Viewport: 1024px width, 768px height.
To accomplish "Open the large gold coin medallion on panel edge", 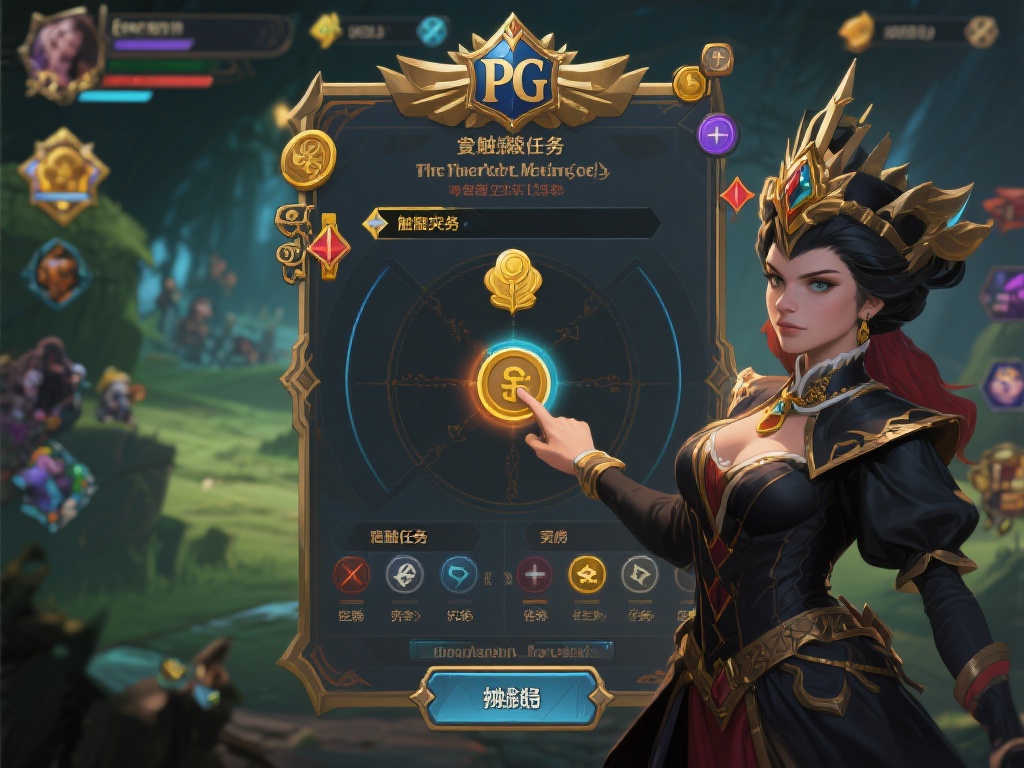I will [308, 160].
